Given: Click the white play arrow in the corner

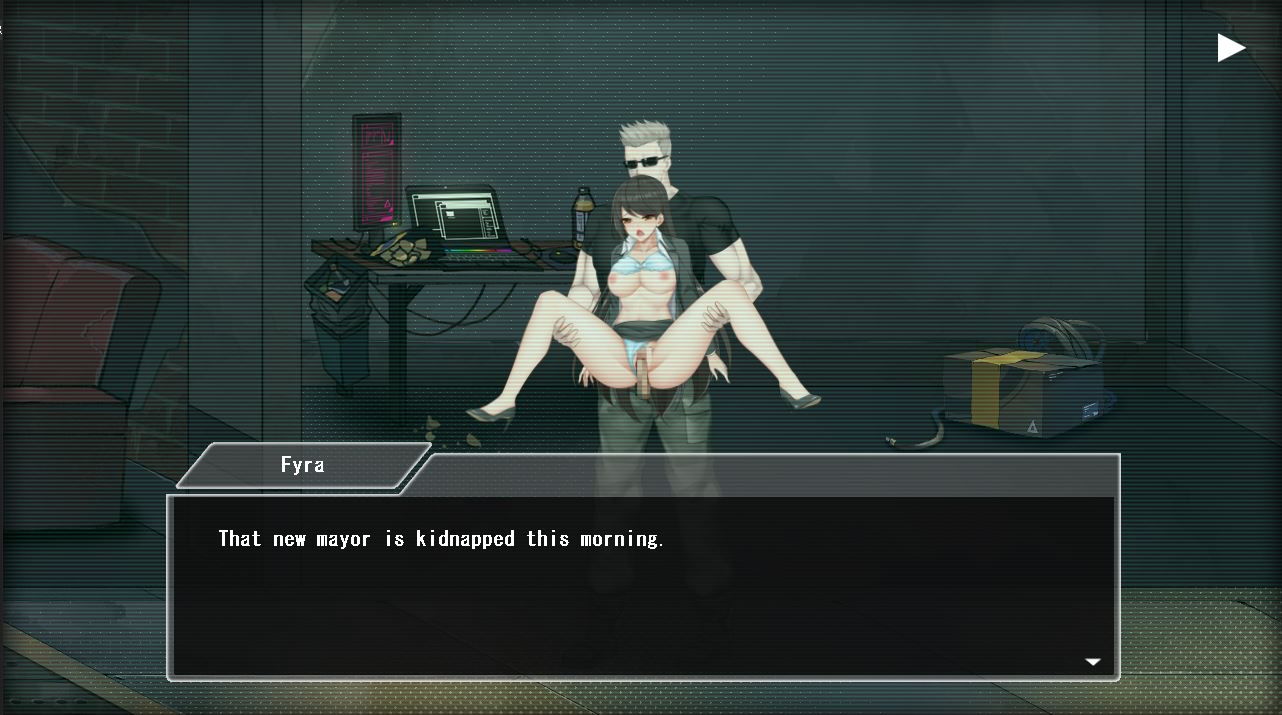Looking at the screenshot, I should (x=1230, y=47).
